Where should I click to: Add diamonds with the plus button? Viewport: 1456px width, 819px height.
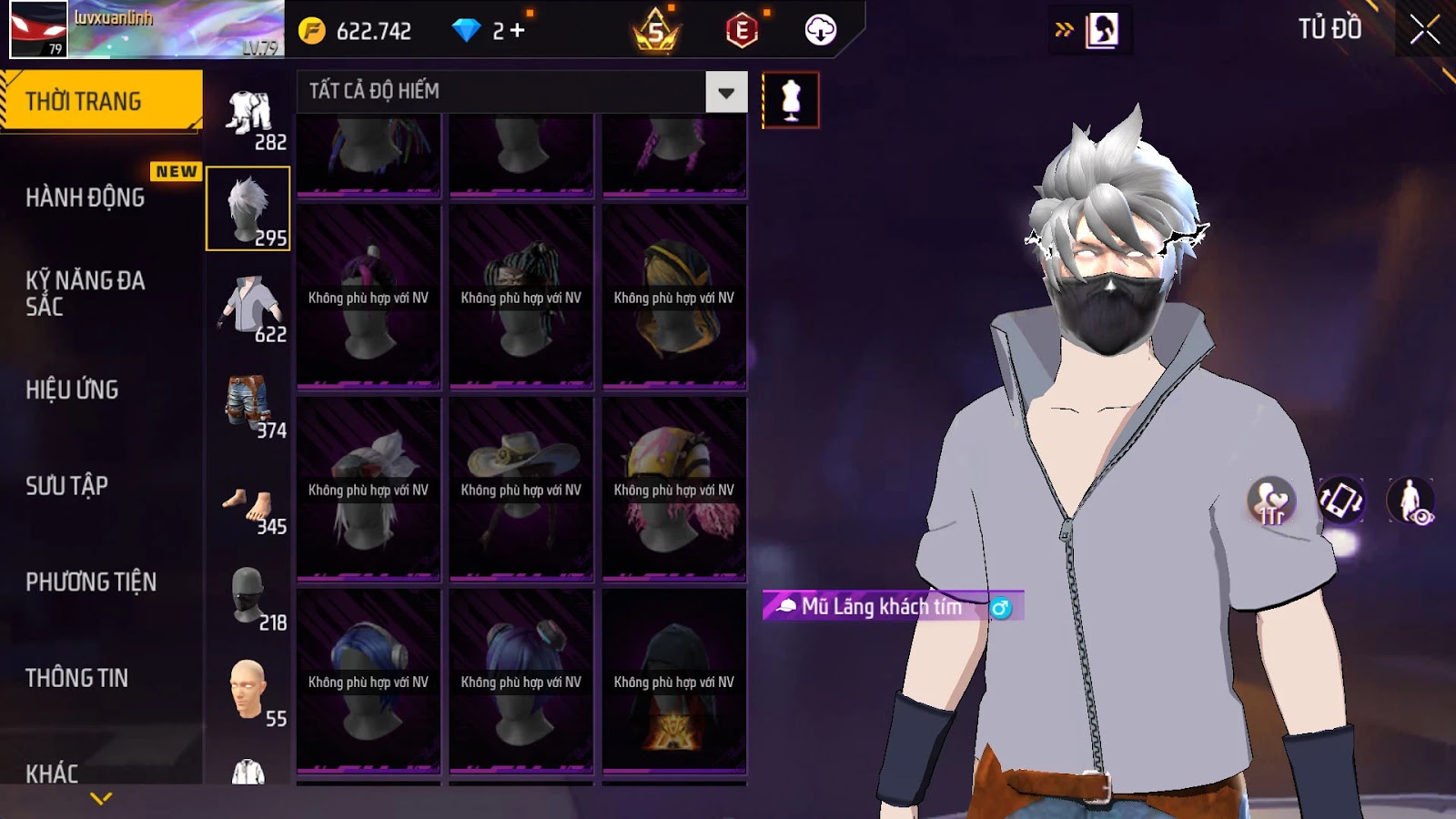pyautogui.click(x=517, y=31)
